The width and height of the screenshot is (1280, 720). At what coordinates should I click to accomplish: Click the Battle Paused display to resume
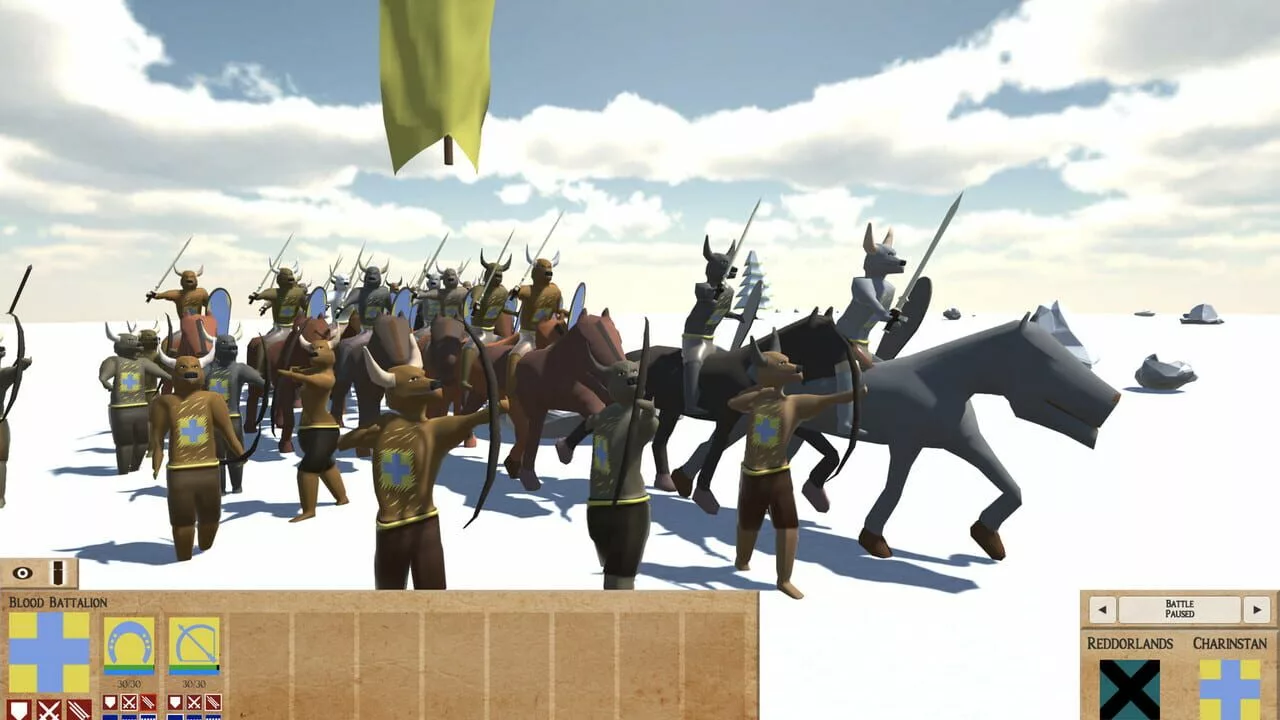pos(1180,608)
